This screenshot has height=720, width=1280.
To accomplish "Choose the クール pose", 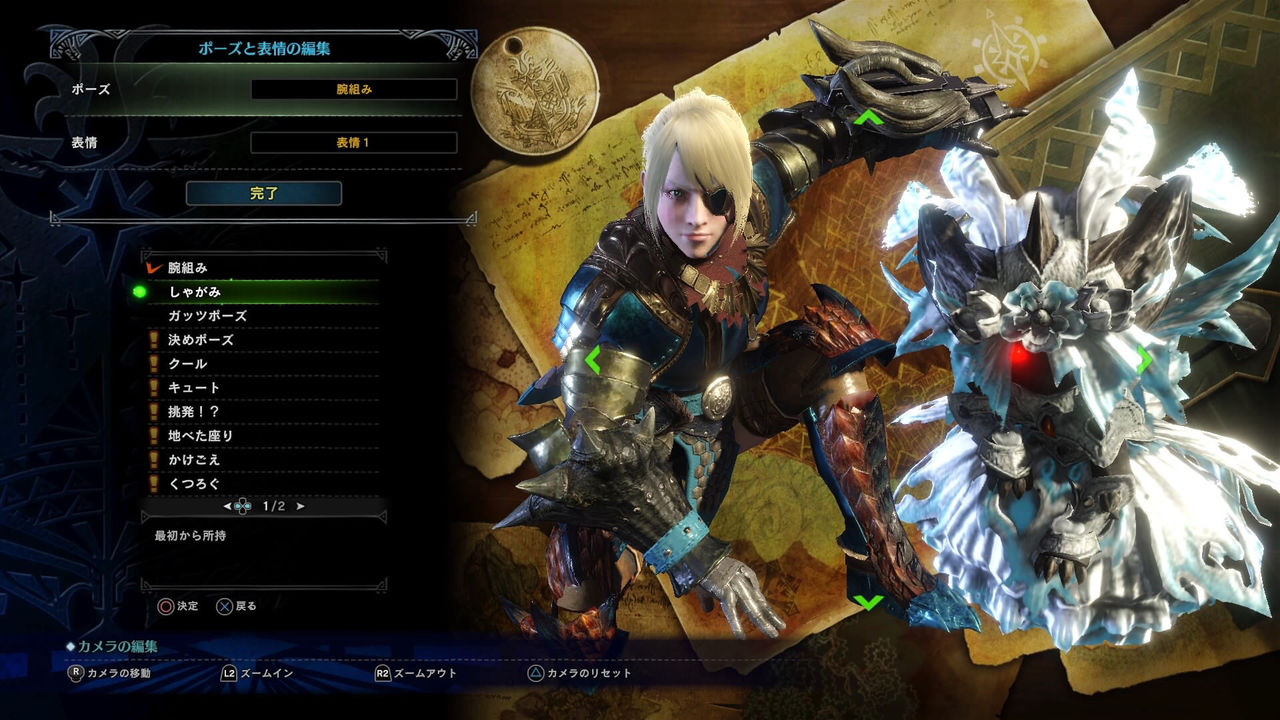I will (x=262, y=364).
